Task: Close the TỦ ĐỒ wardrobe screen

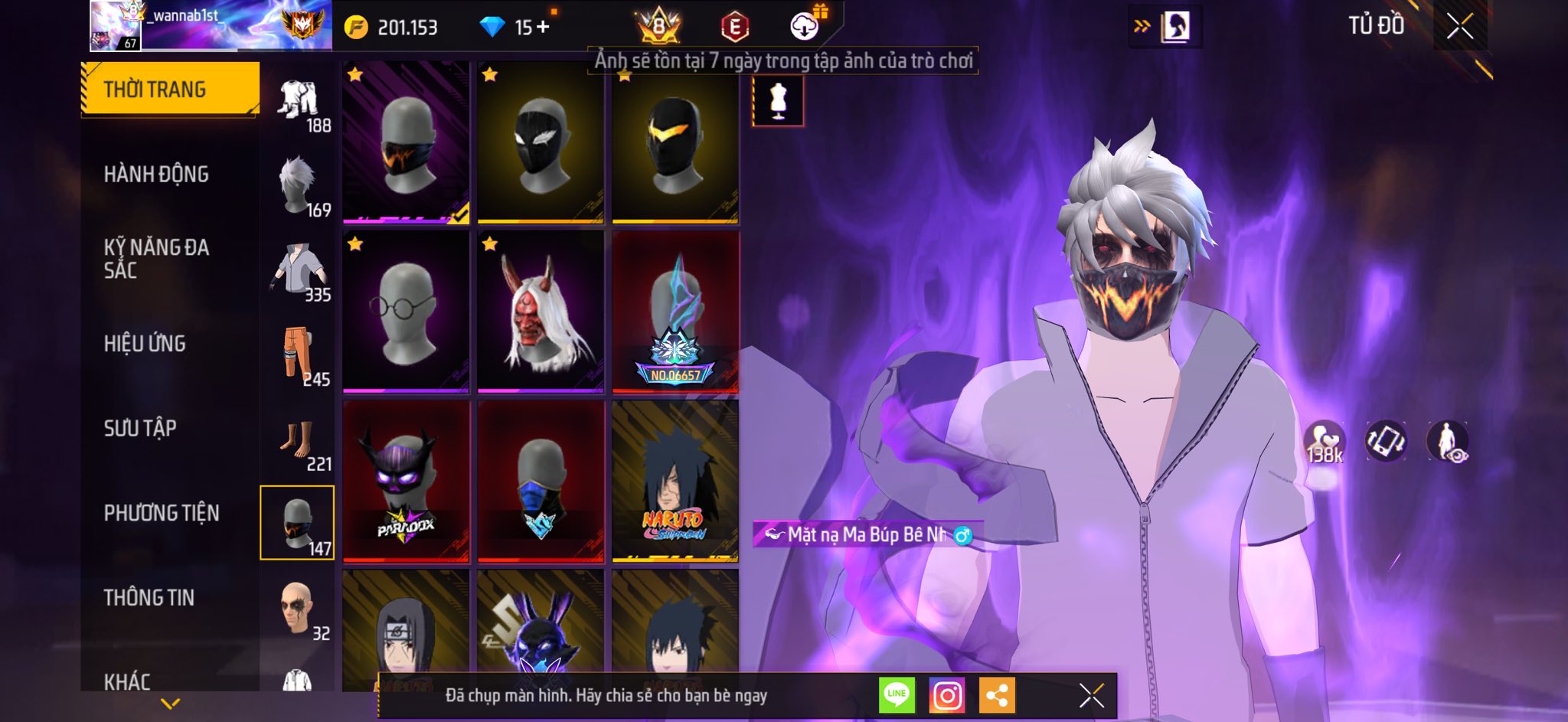Action: click(x=1459, y=26)
